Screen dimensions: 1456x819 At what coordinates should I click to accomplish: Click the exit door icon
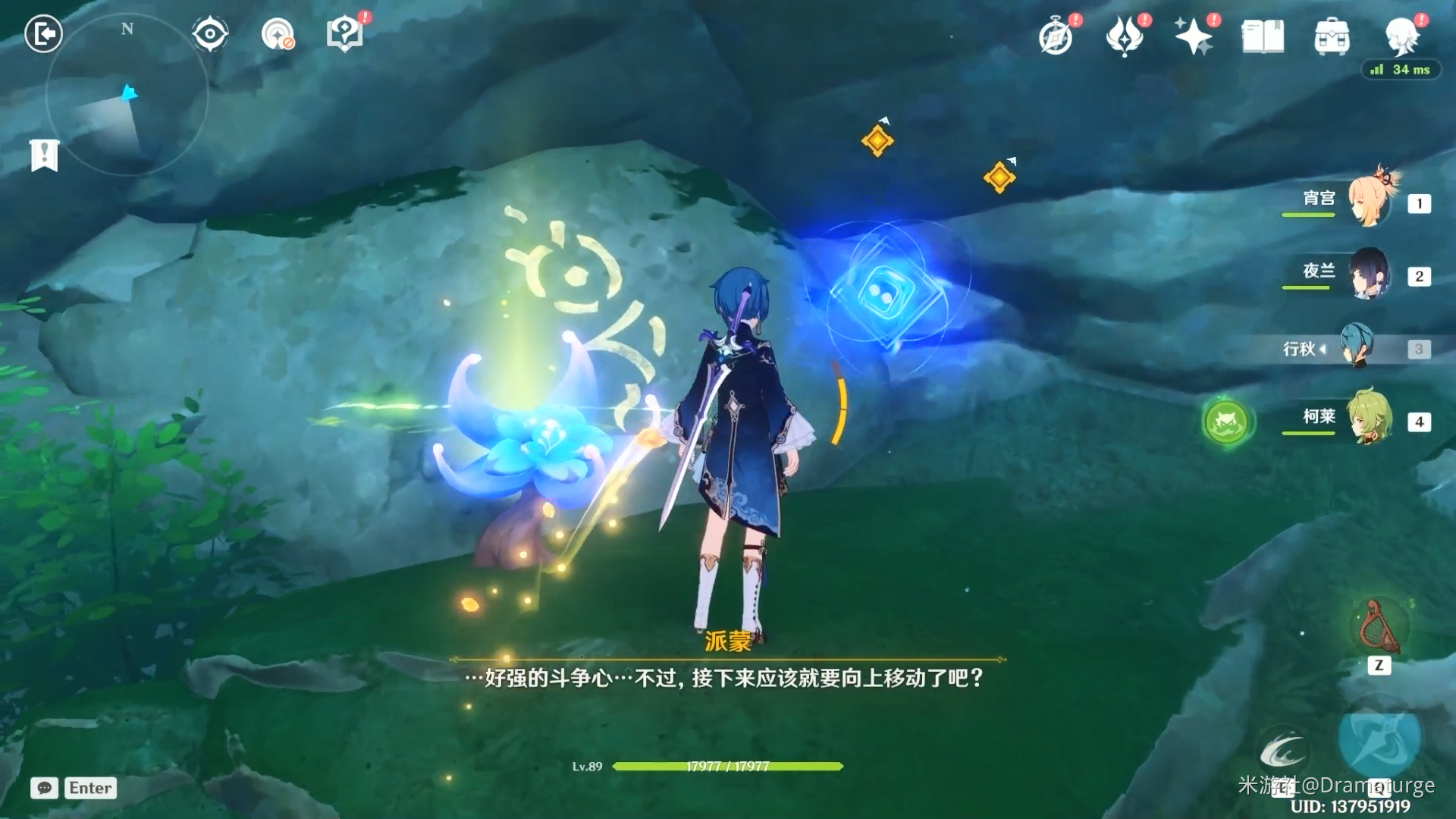(43, 34)
